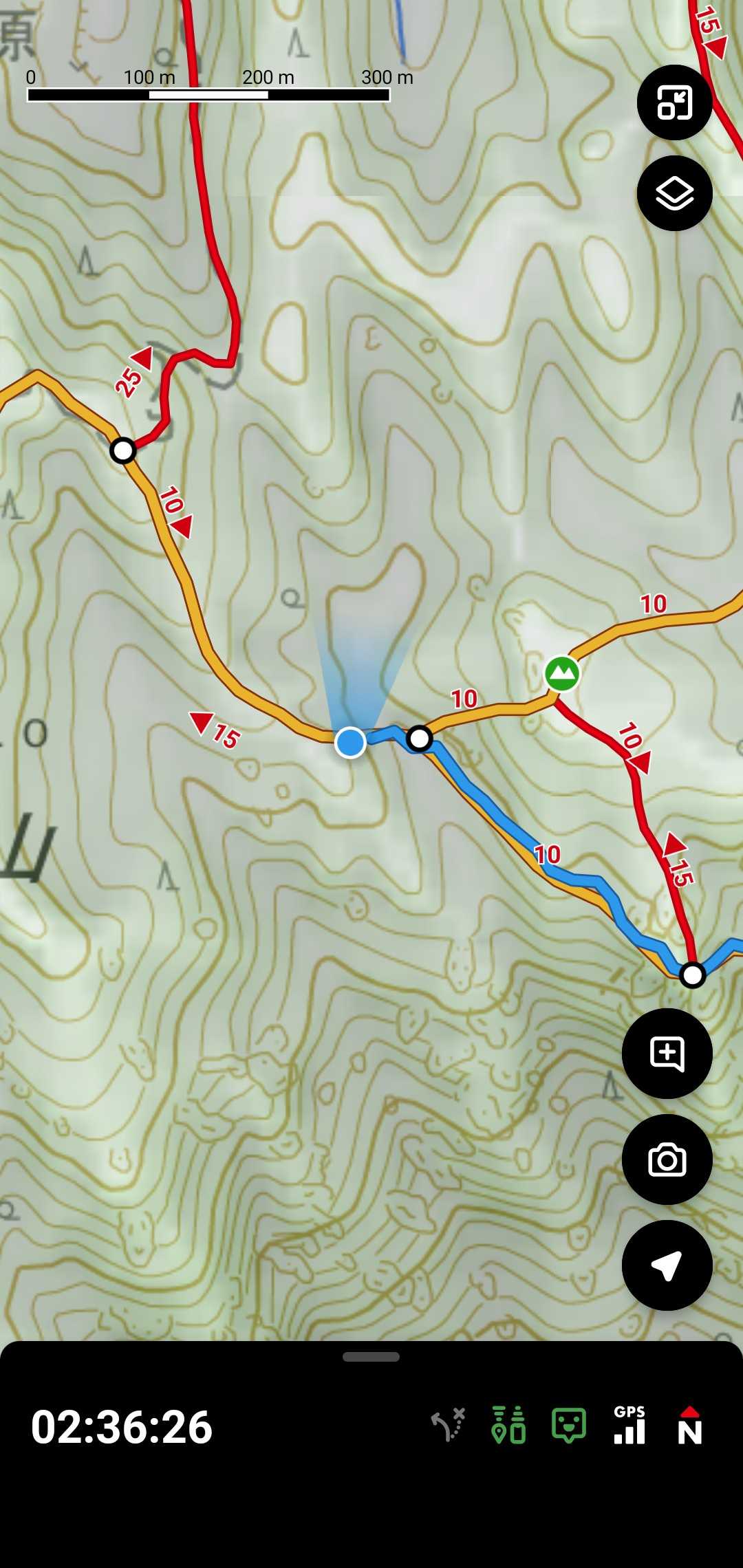
Task: Recenter the map with the location arrow
Action: pyautogui.click(x=667, y=1265)
